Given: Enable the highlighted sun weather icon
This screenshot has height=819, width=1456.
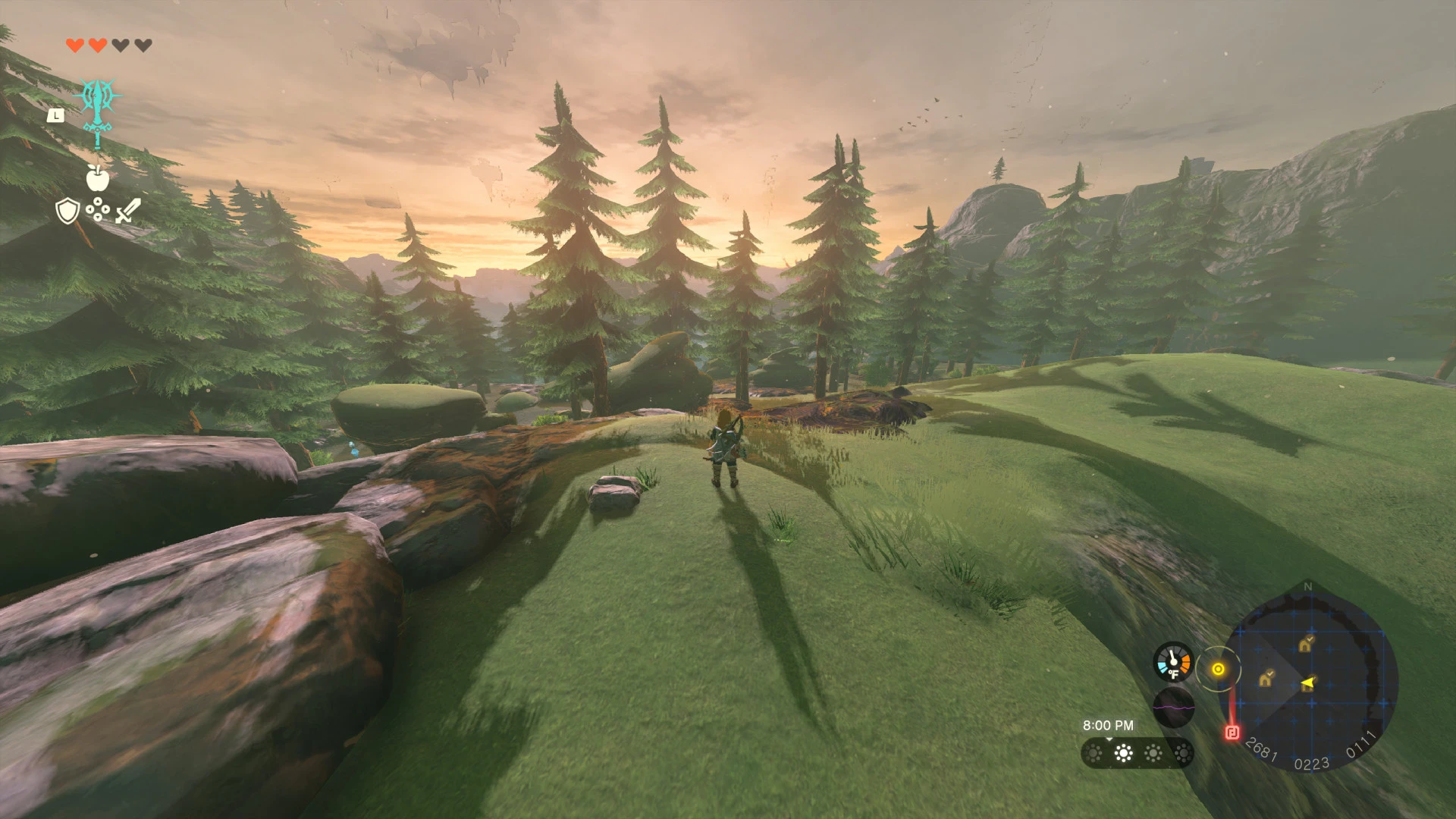Looking at the screenshot, I should point(1125,752).
